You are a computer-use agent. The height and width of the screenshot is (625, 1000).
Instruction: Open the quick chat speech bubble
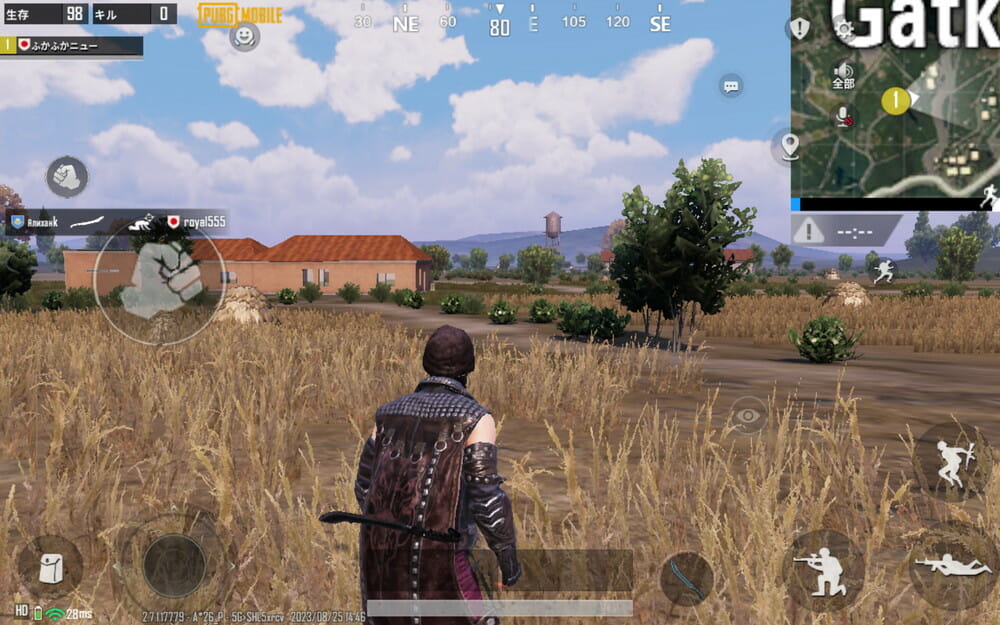click(731, 86)
